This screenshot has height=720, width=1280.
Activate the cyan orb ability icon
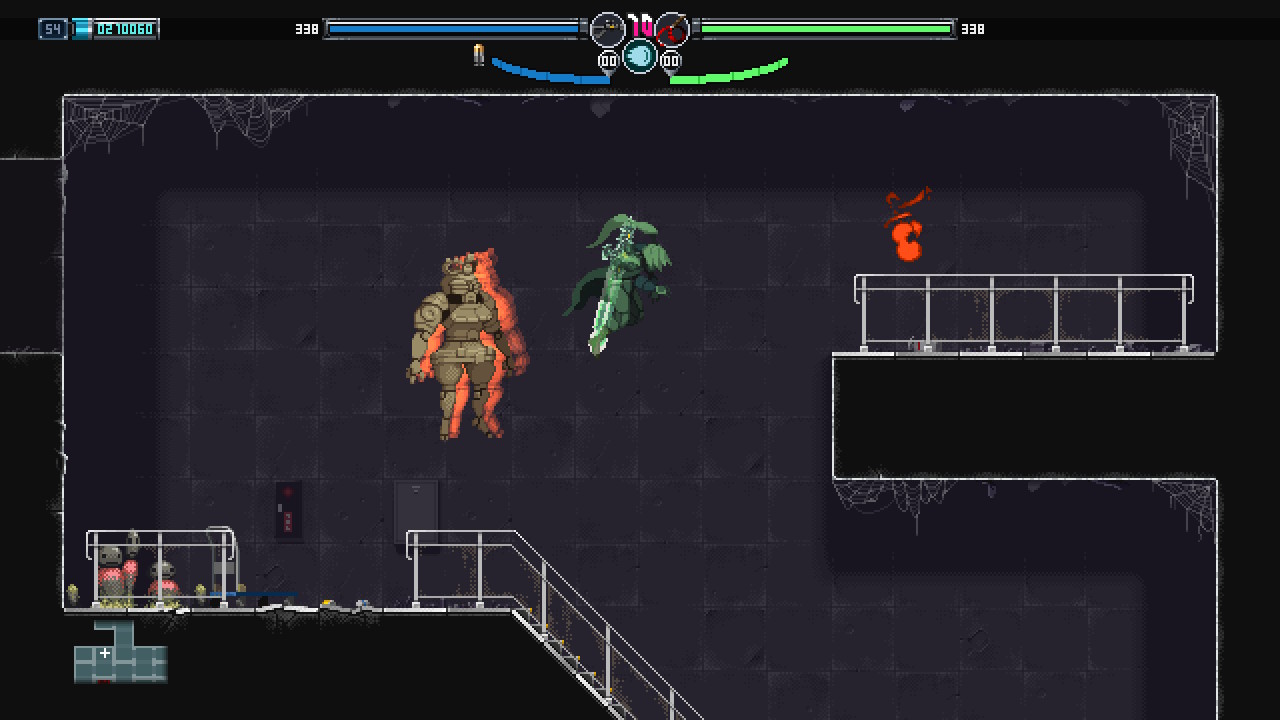pyautogui.click(x=640, y=56)
